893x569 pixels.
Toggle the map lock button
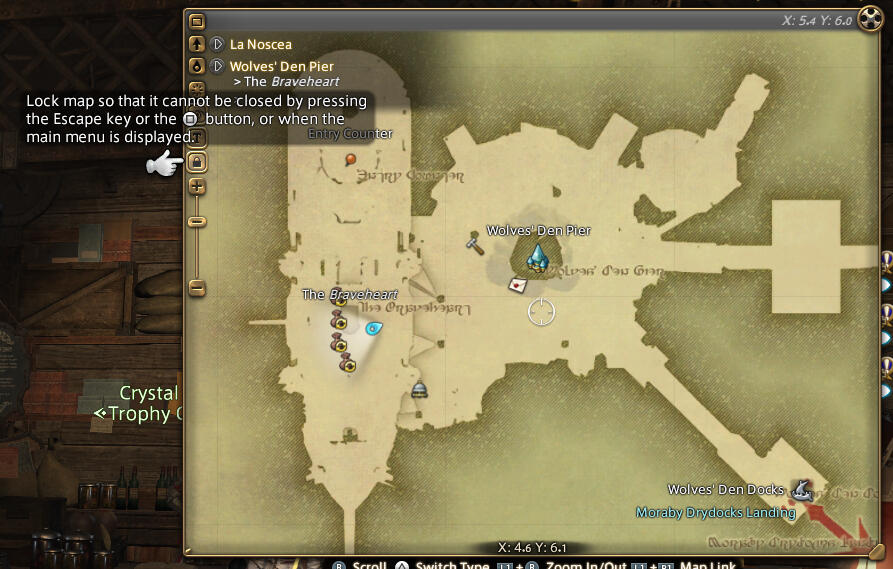[x=197, y=162]
